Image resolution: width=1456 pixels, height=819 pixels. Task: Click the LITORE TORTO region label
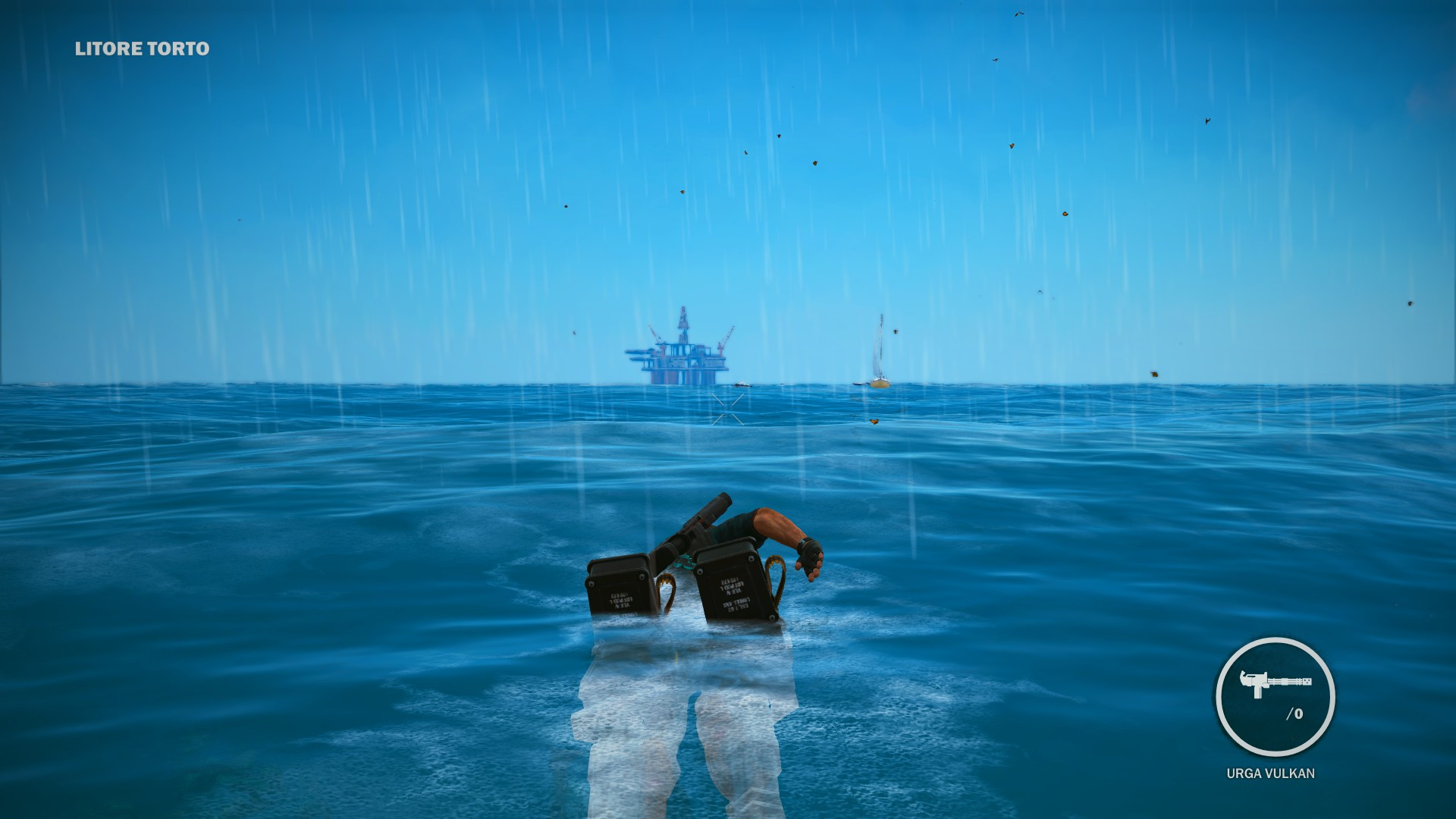click(140, 50)
